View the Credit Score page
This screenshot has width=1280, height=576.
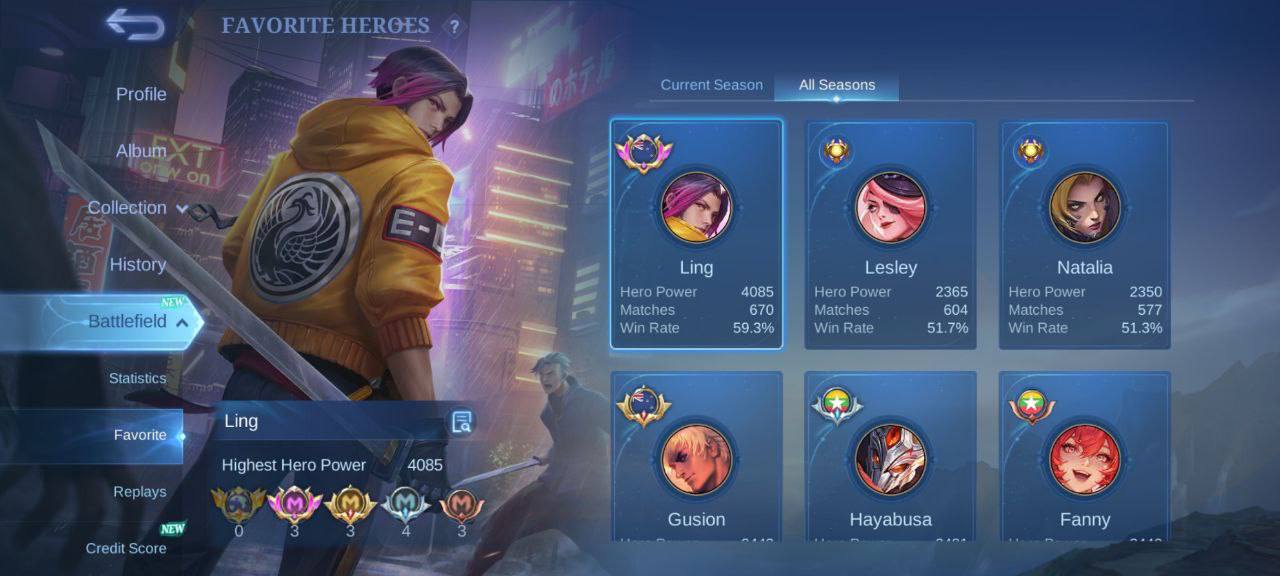[126, 548]
